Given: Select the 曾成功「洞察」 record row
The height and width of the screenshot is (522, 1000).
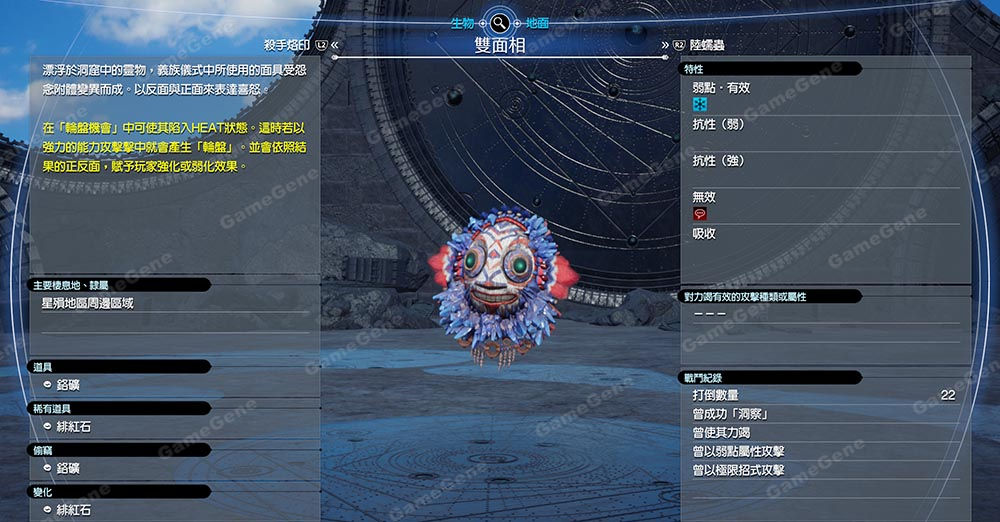Looking at the screenshot, I should coord(823,414).
